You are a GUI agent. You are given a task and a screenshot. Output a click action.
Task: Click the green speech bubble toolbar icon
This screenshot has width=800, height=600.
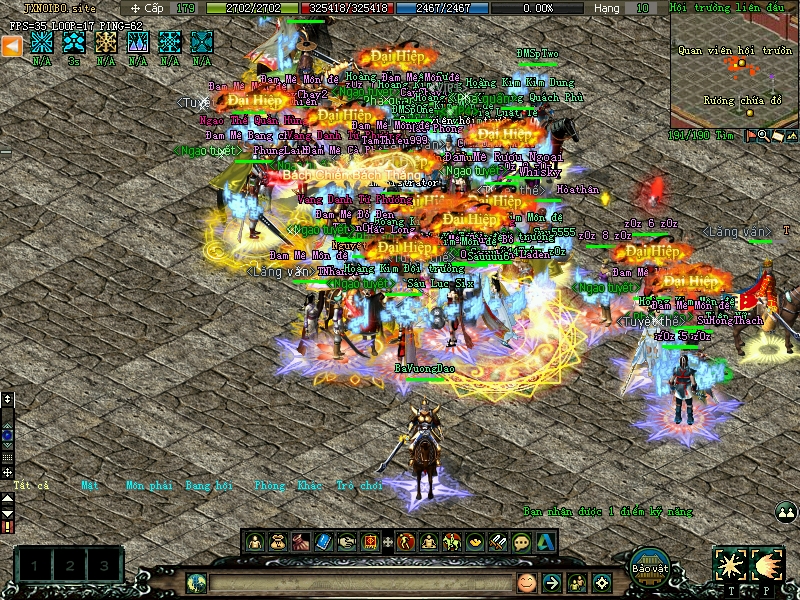tap(521, 542)
